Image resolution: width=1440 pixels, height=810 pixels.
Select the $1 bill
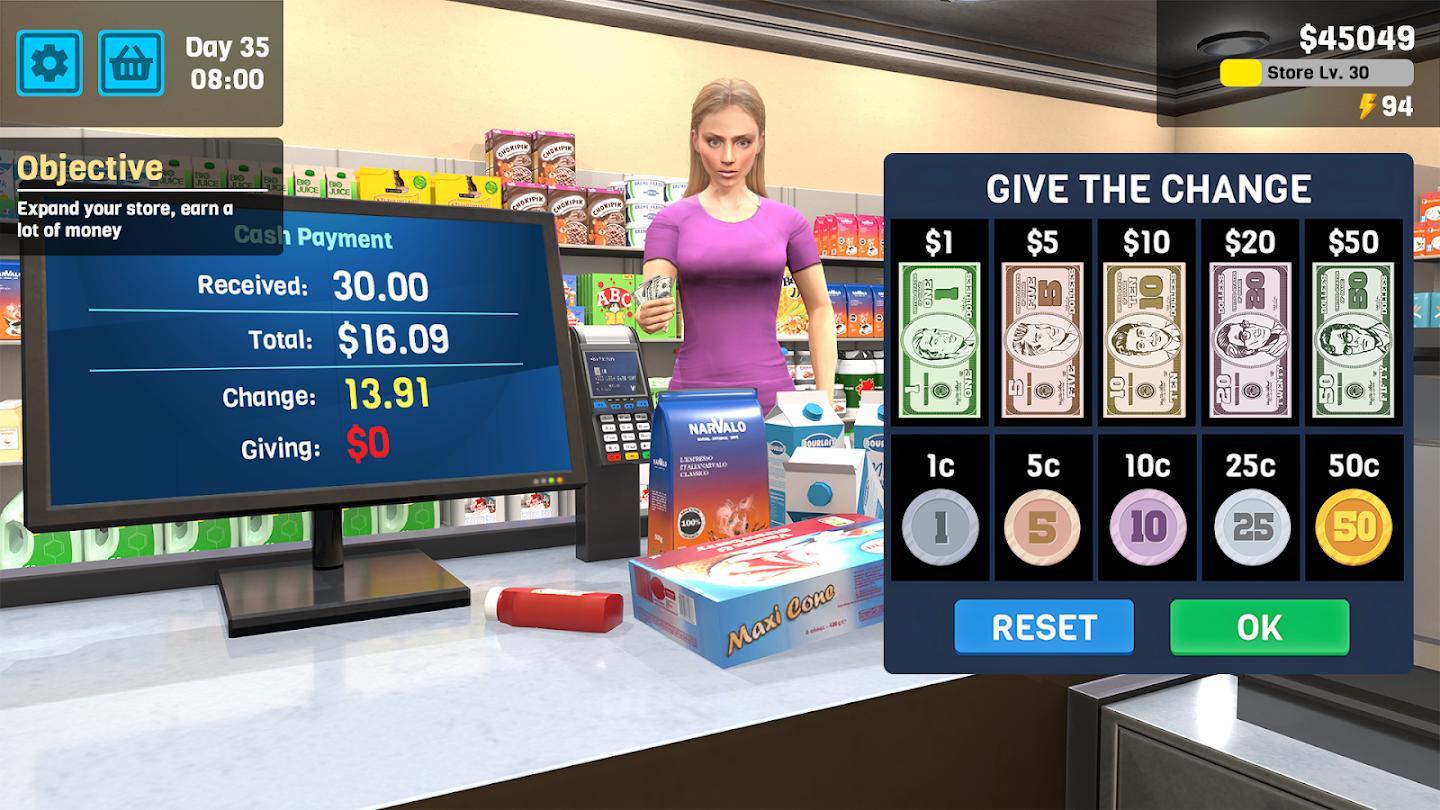tap(940, 335)
